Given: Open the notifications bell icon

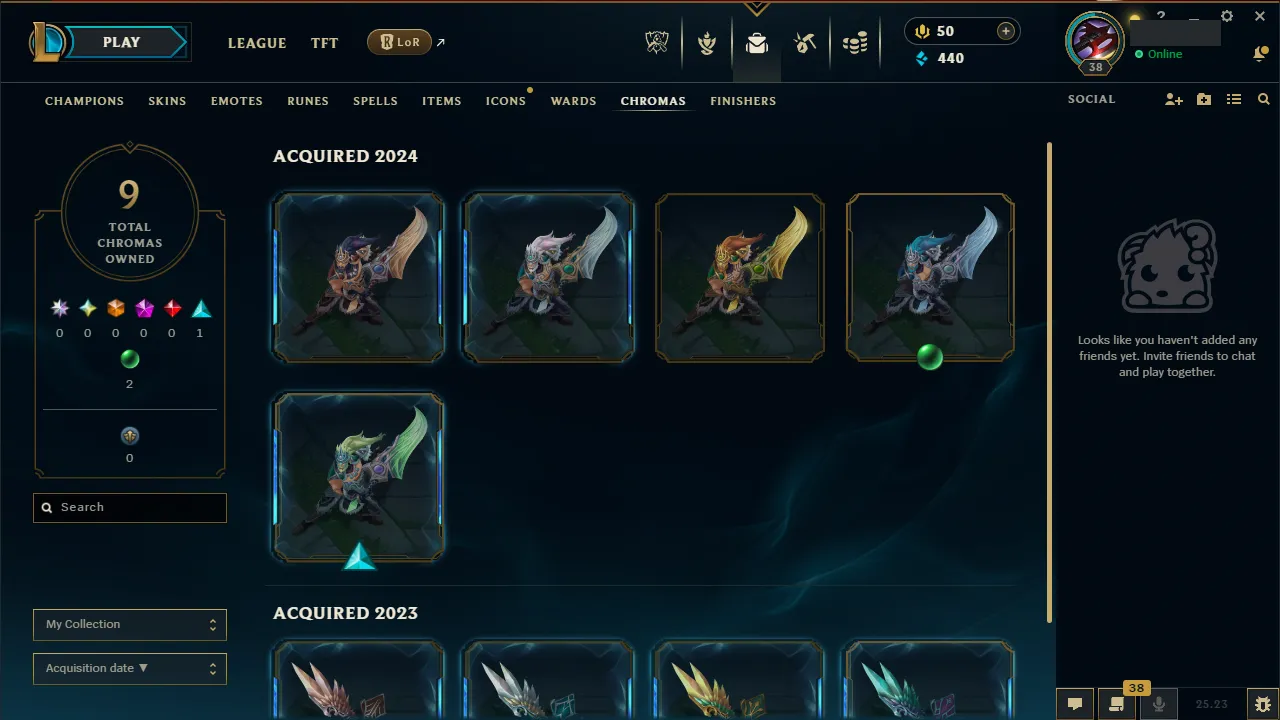Looking at the screenshot, I should click(1260, 53).
